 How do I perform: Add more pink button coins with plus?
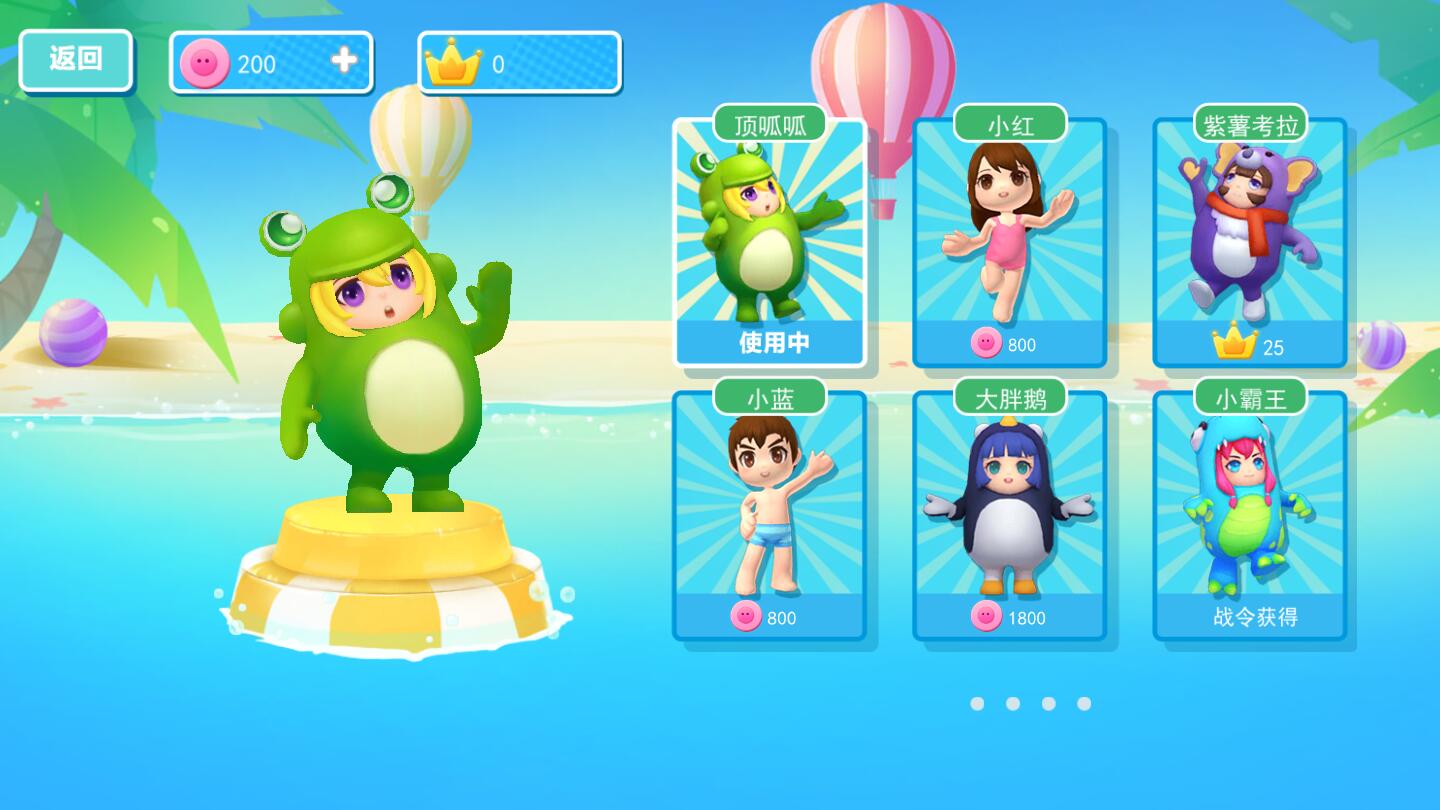coord(344,61)
